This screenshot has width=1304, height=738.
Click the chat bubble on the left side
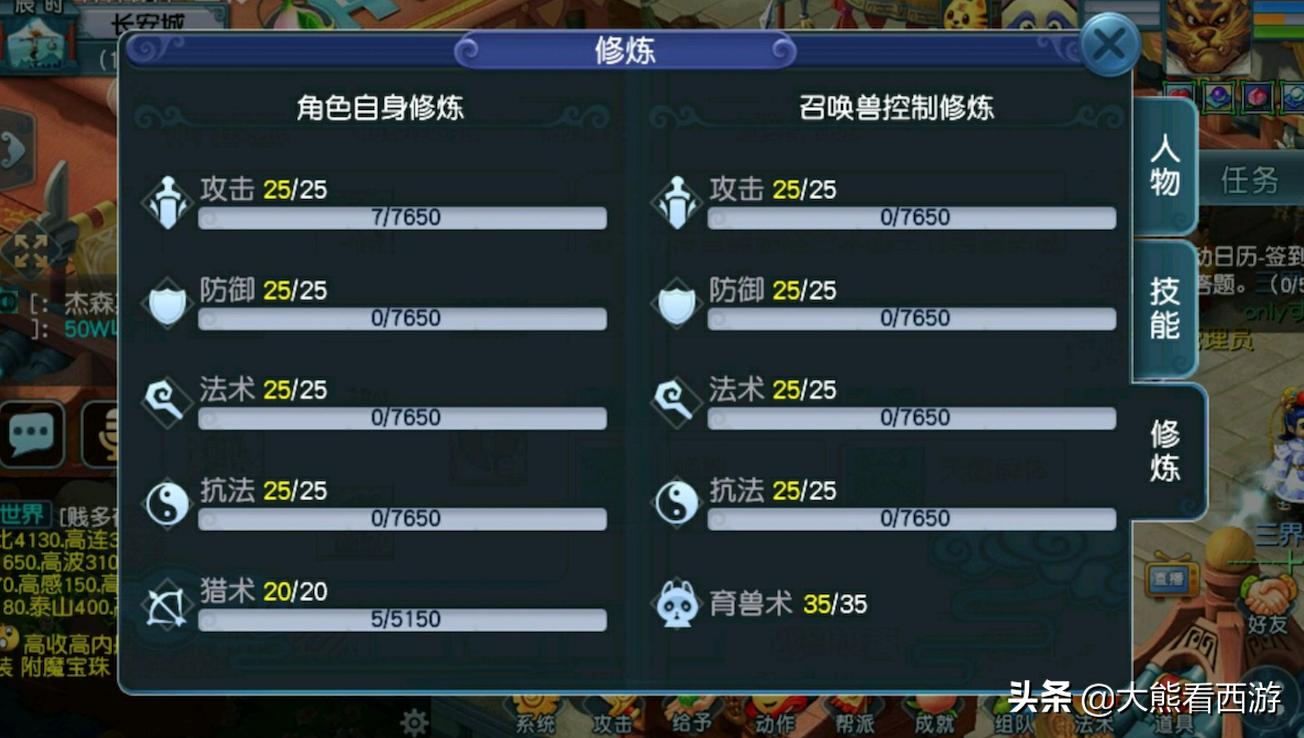33,435
